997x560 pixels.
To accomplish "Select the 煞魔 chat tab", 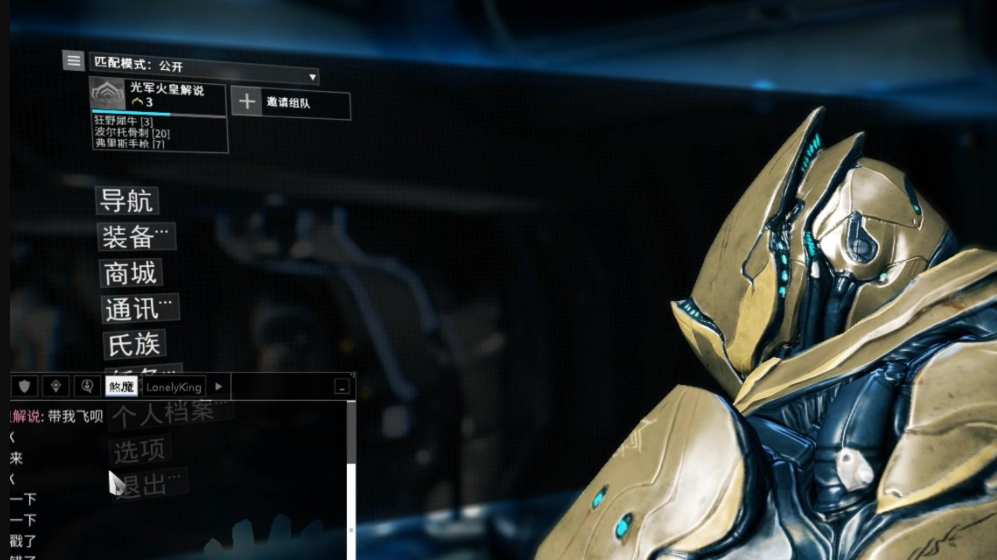I will [121, 386].
